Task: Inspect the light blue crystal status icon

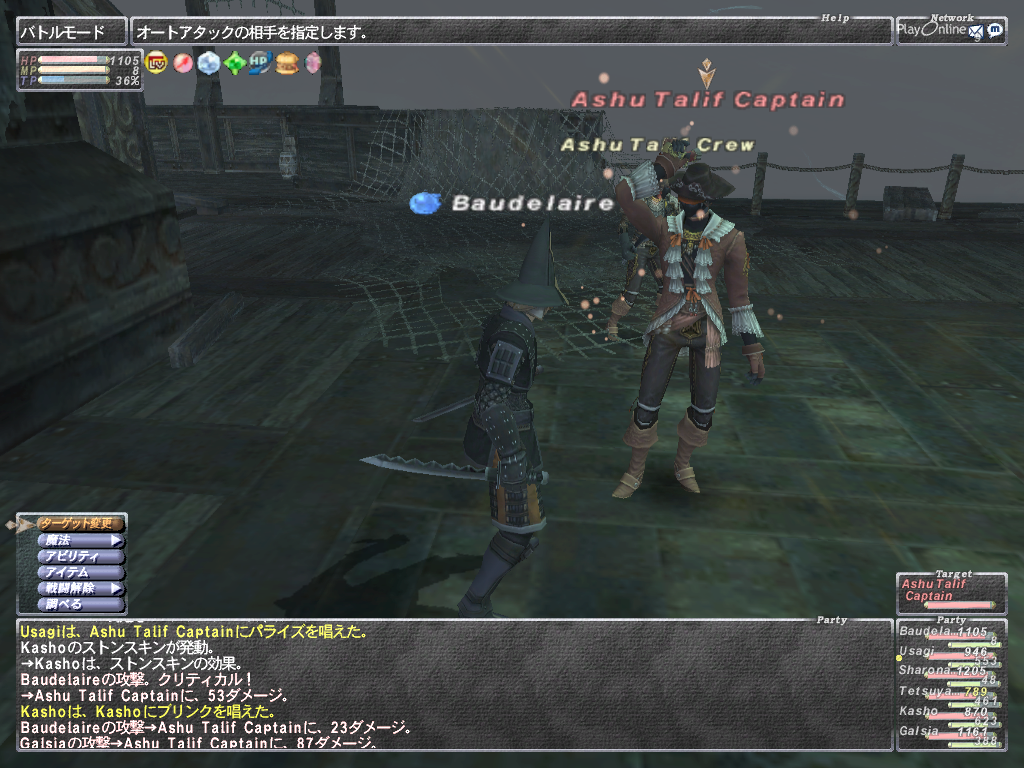Action: (x=209, y=63)
